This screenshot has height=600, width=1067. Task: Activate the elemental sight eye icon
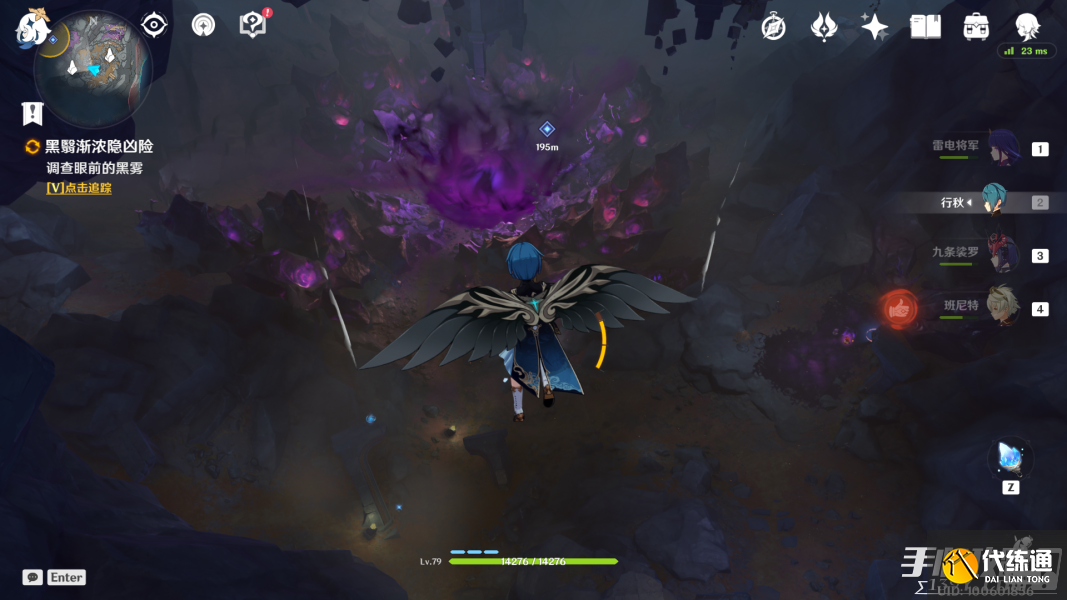[x=153, y=25]
